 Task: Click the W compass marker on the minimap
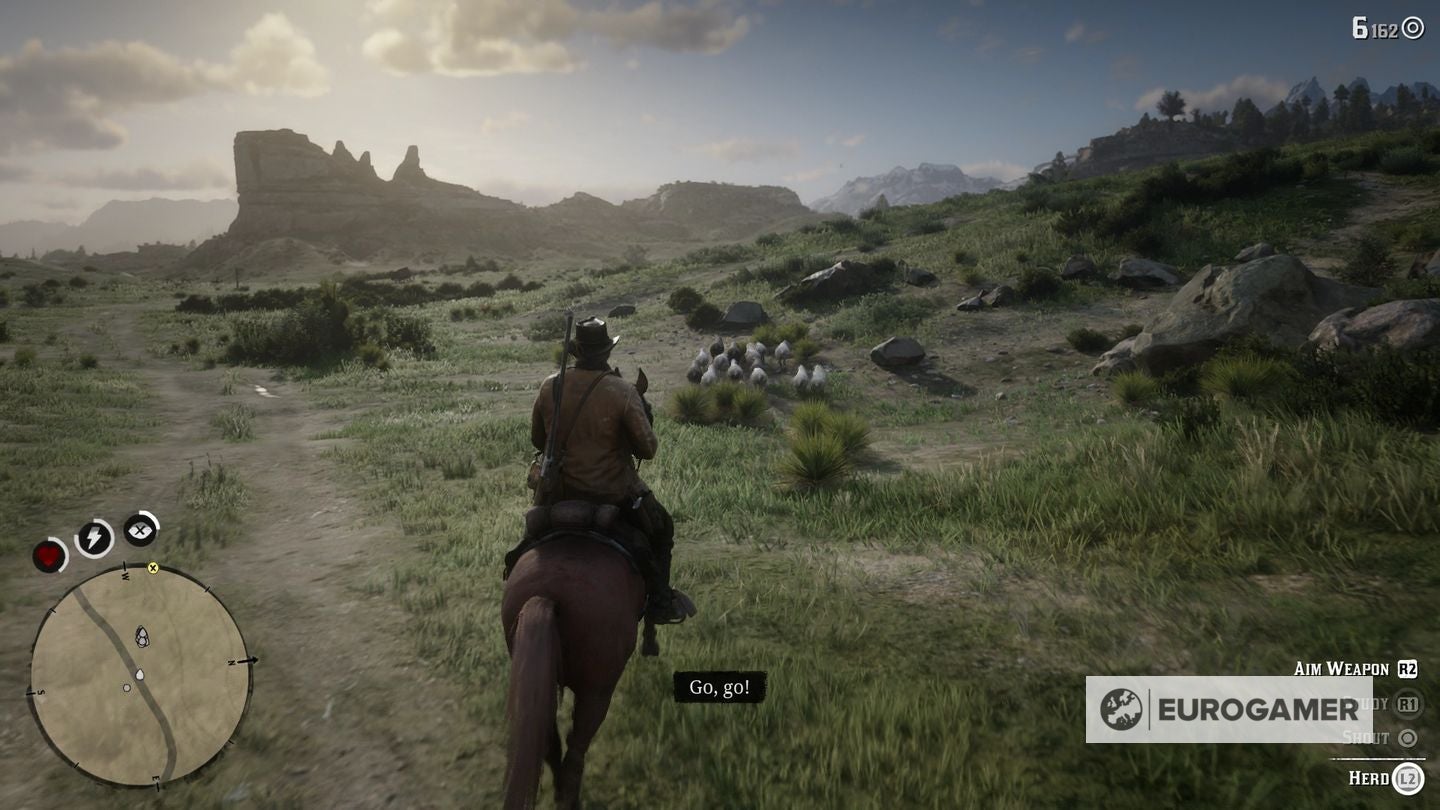click(x=124, y=574)
